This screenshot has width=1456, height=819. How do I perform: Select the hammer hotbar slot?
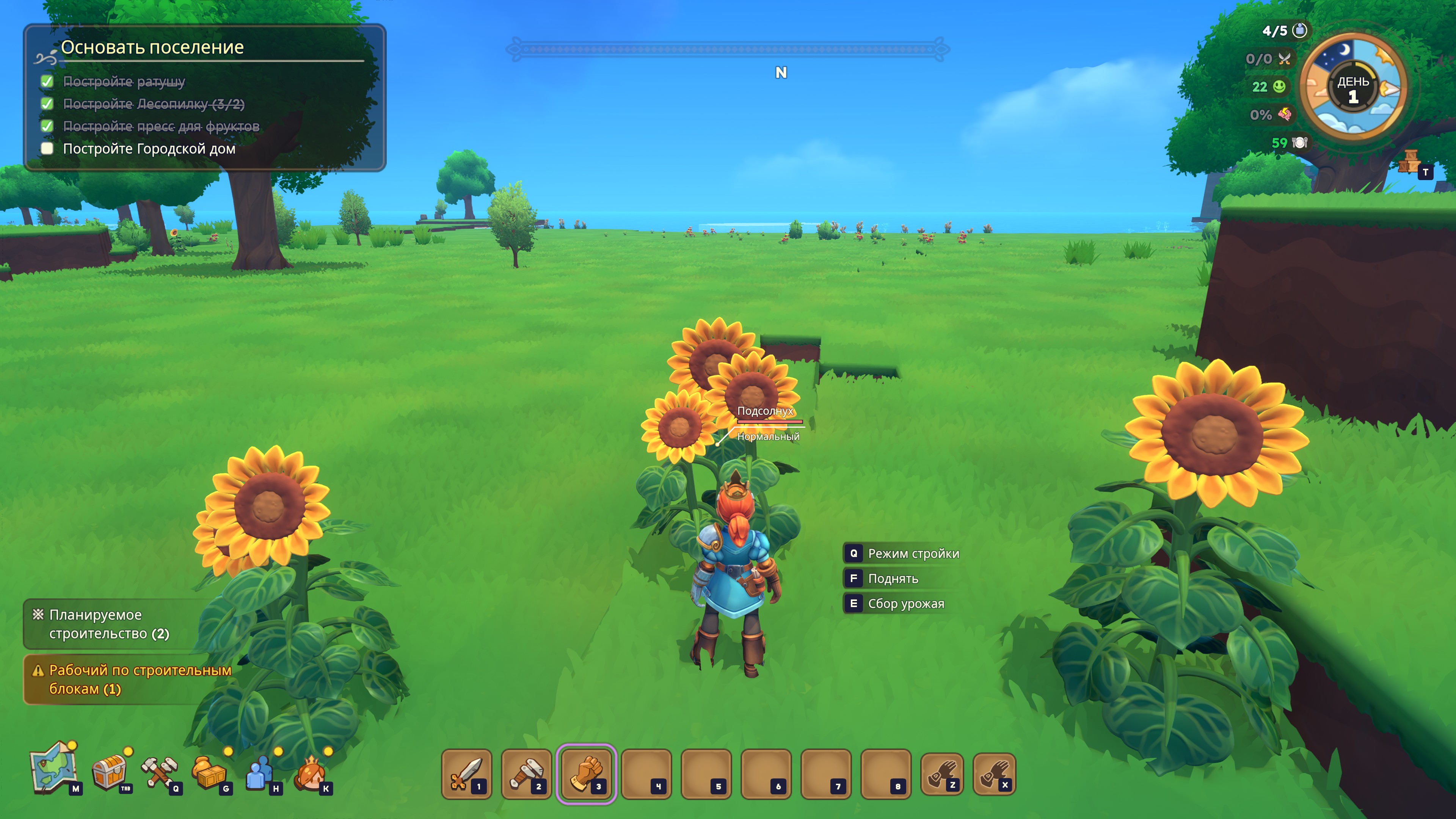click(526, 774)
